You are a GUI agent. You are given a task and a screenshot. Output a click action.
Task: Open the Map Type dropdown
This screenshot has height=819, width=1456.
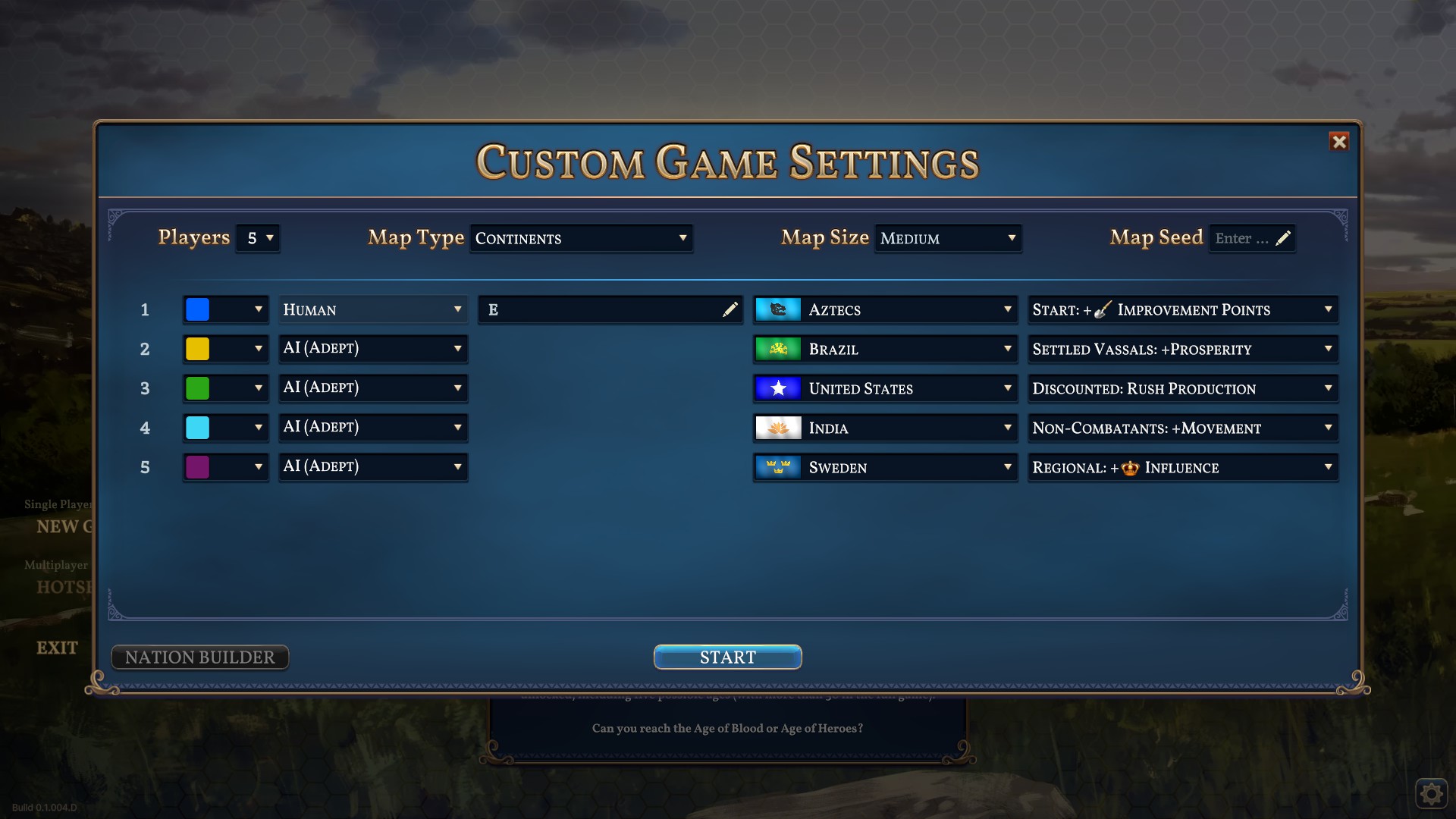(582, 238)
